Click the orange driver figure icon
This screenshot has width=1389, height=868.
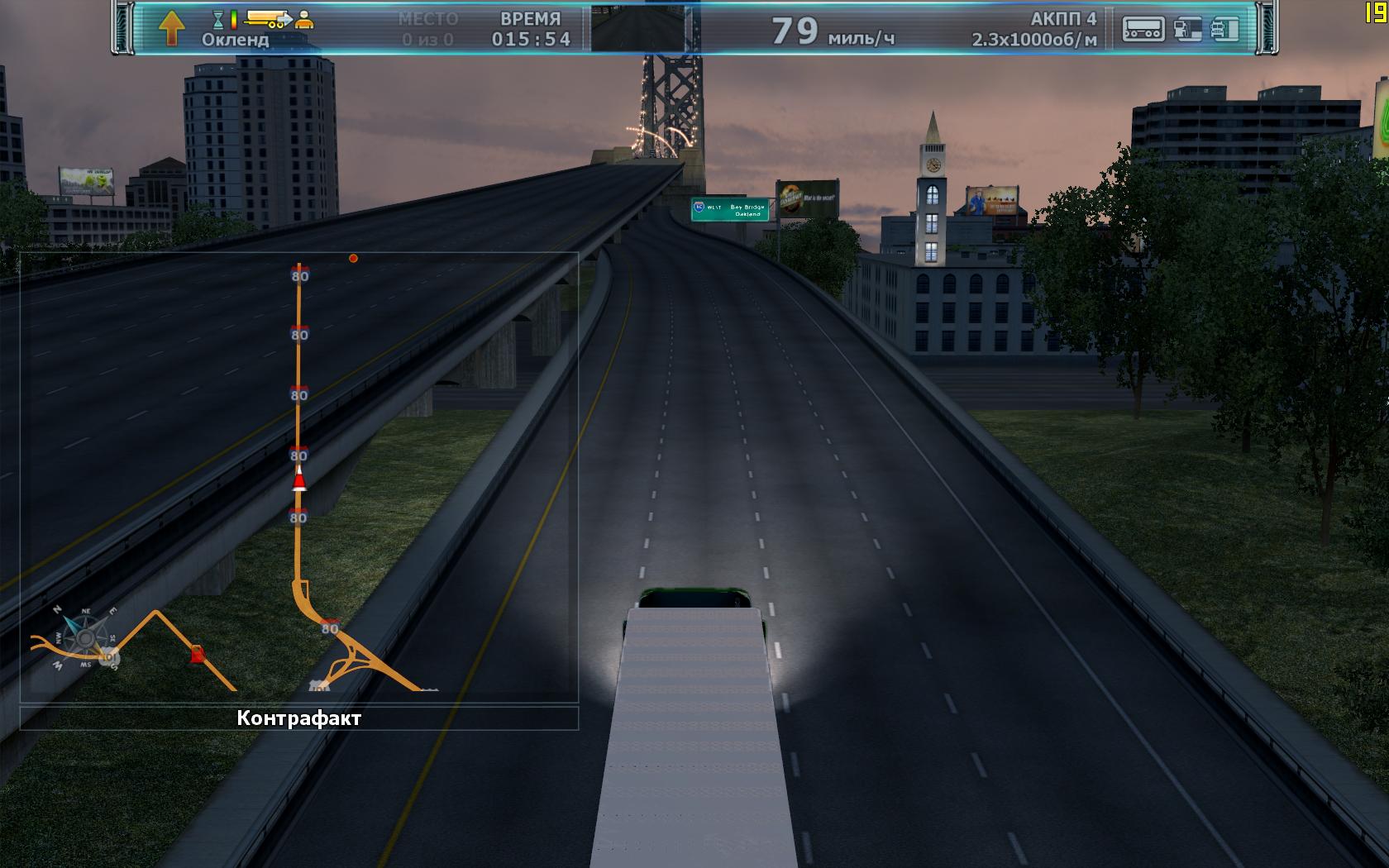(305, 19)
